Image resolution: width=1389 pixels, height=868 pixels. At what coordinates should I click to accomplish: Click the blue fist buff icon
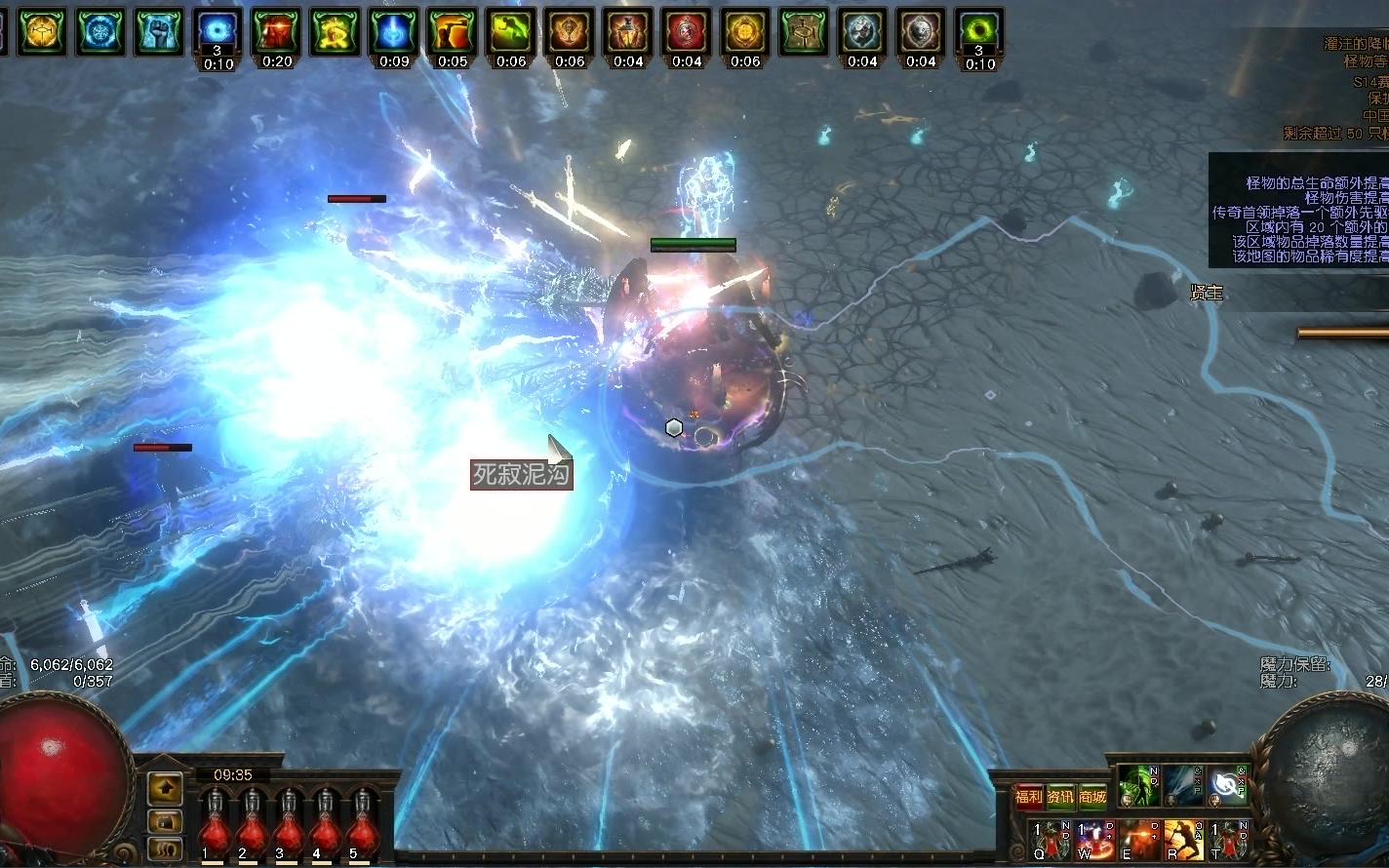[160, 31]
